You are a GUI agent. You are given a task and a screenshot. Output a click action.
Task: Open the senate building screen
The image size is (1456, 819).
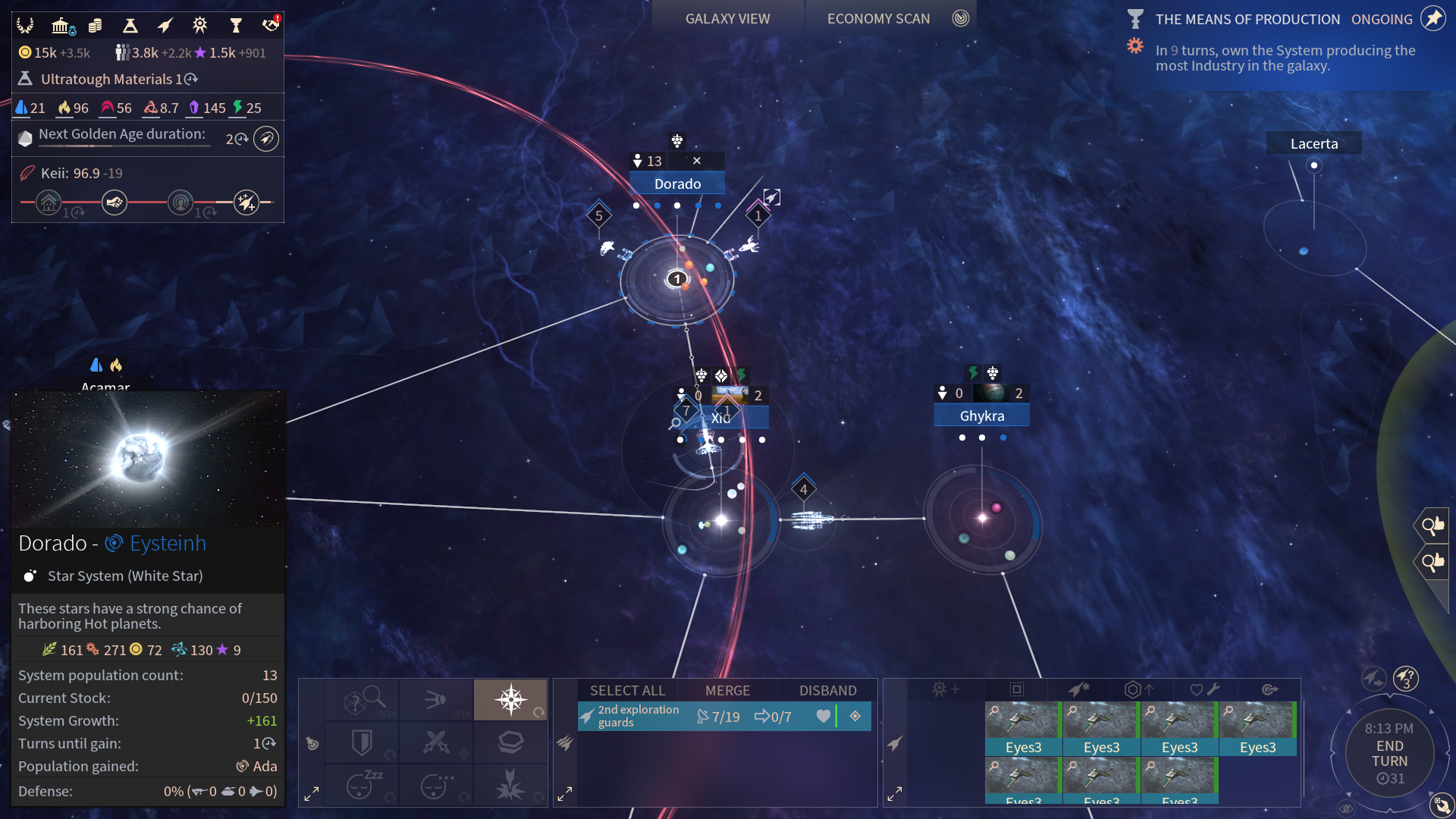(x=61, y=27)
